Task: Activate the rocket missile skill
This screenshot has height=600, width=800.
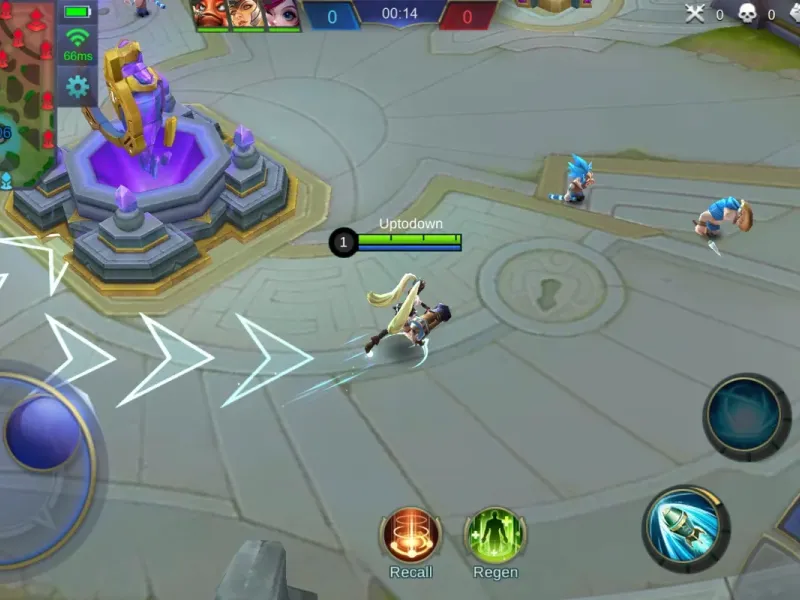Action: coord(684,528)
